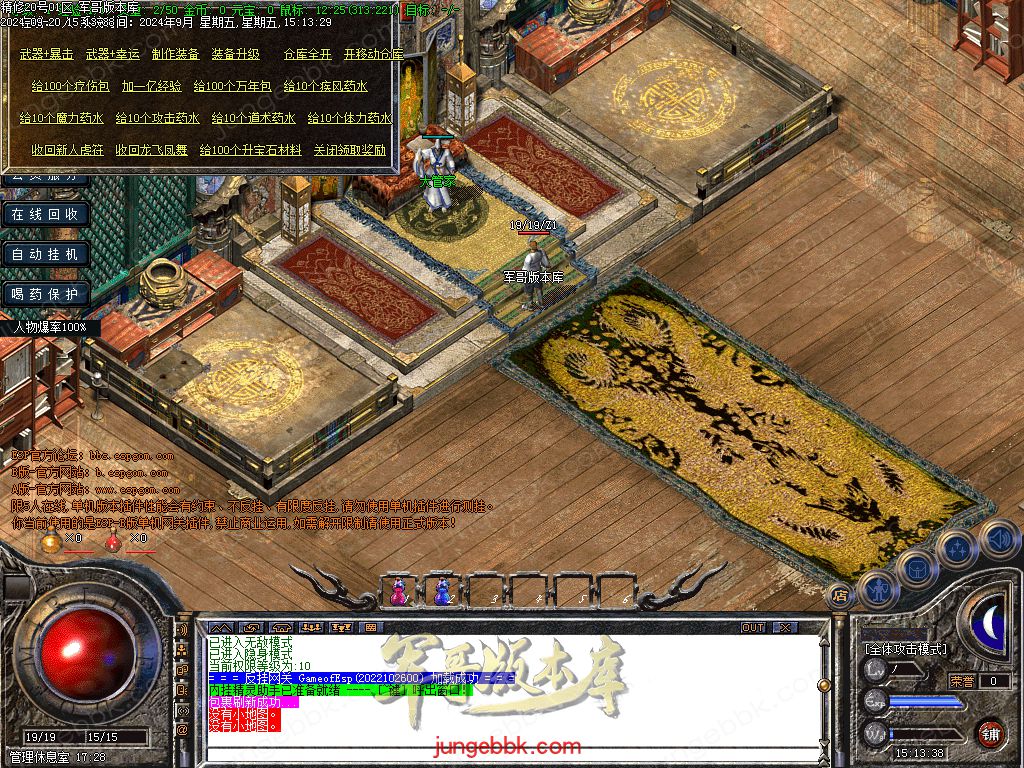Open the bag inventory round icon
This screenshot has height=768, width=1024.
coord(917,568)
